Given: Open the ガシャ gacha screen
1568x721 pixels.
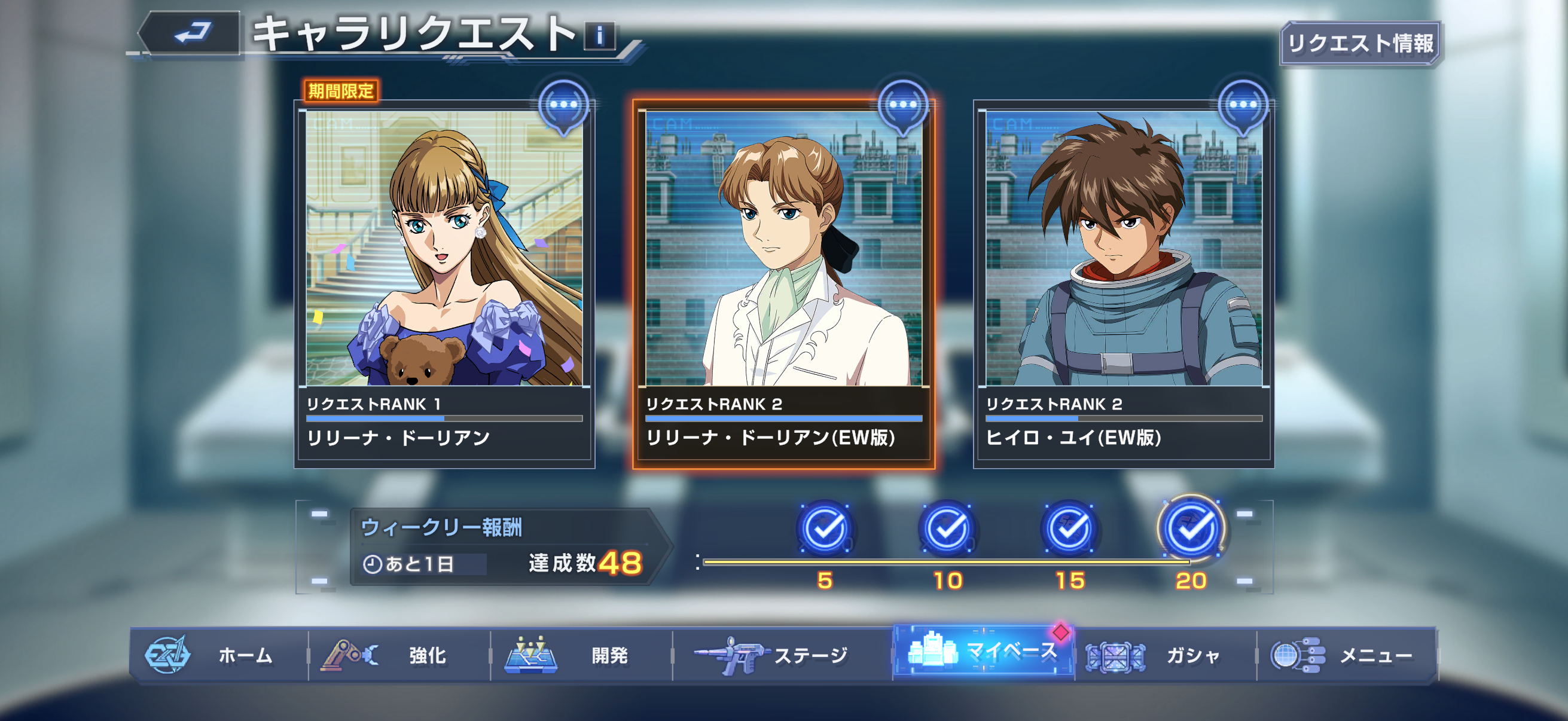Looking at the screenshot, I should click(1164, 655).
